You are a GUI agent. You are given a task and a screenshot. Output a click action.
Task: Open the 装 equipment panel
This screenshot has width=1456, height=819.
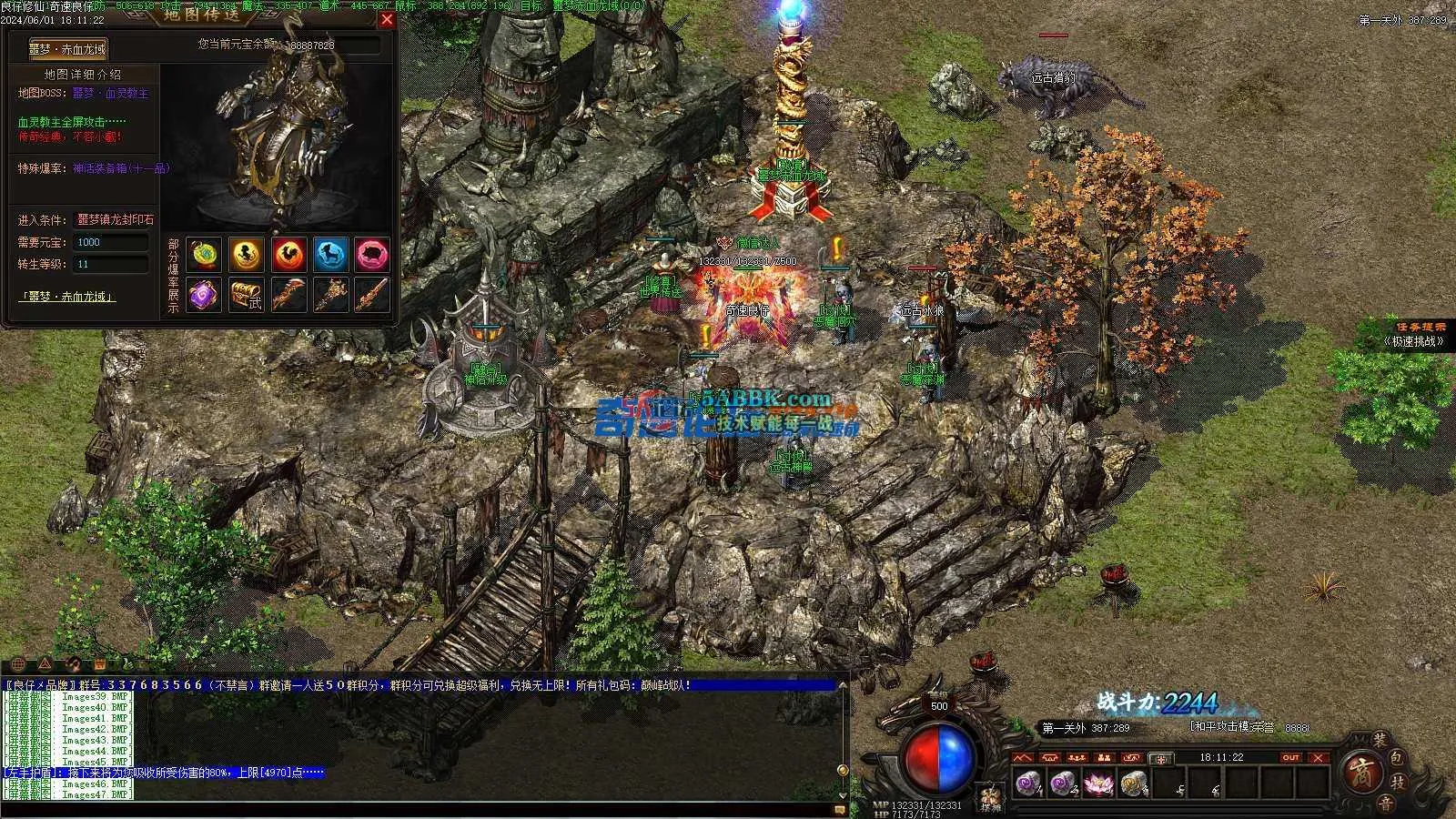[1380, 741]
